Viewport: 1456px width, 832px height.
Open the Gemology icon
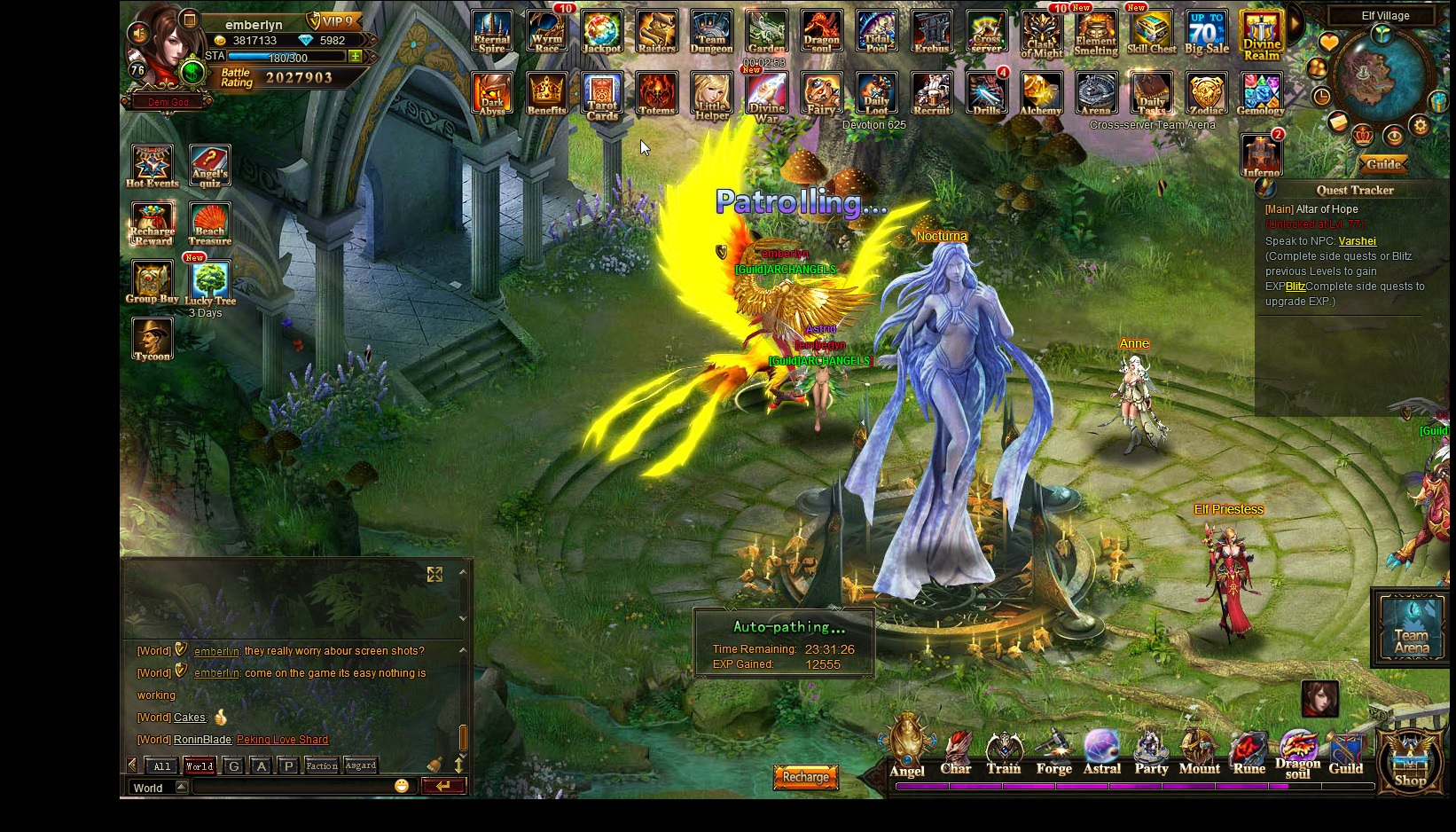1260,94
